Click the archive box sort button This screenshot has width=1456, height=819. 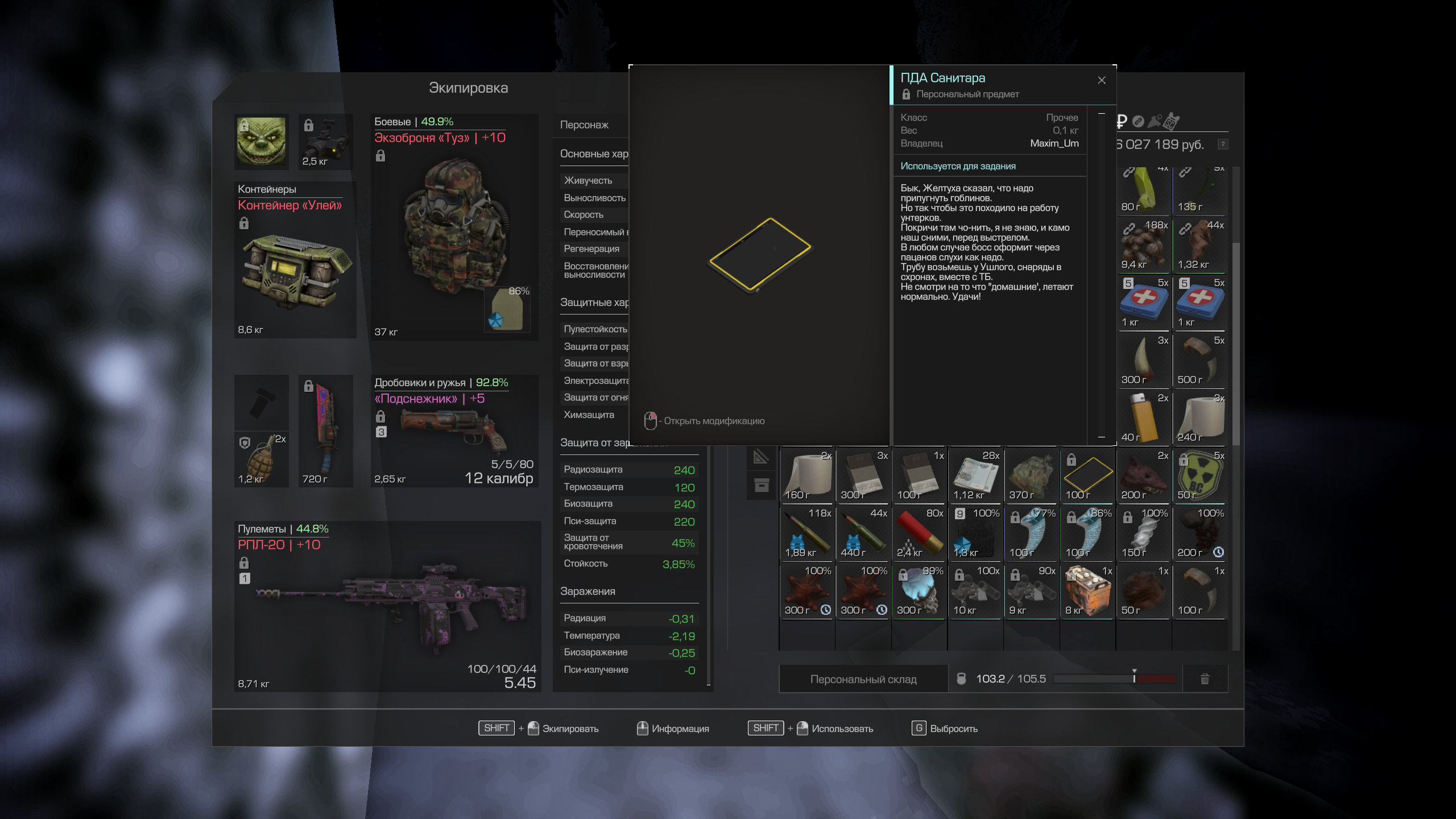[762, 485]
